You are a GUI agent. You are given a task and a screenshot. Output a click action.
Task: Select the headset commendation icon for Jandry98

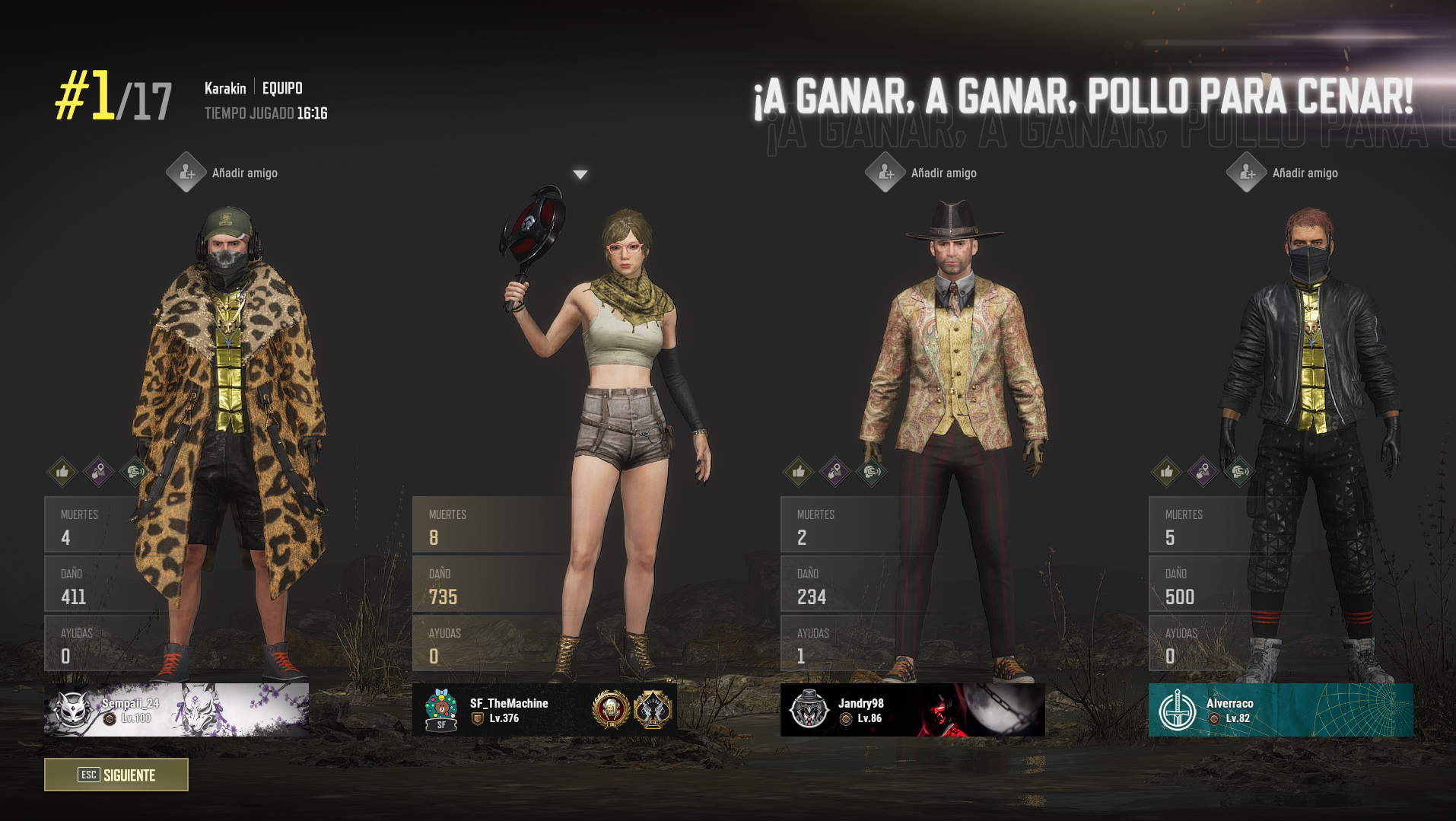click(x=872, y=472)
